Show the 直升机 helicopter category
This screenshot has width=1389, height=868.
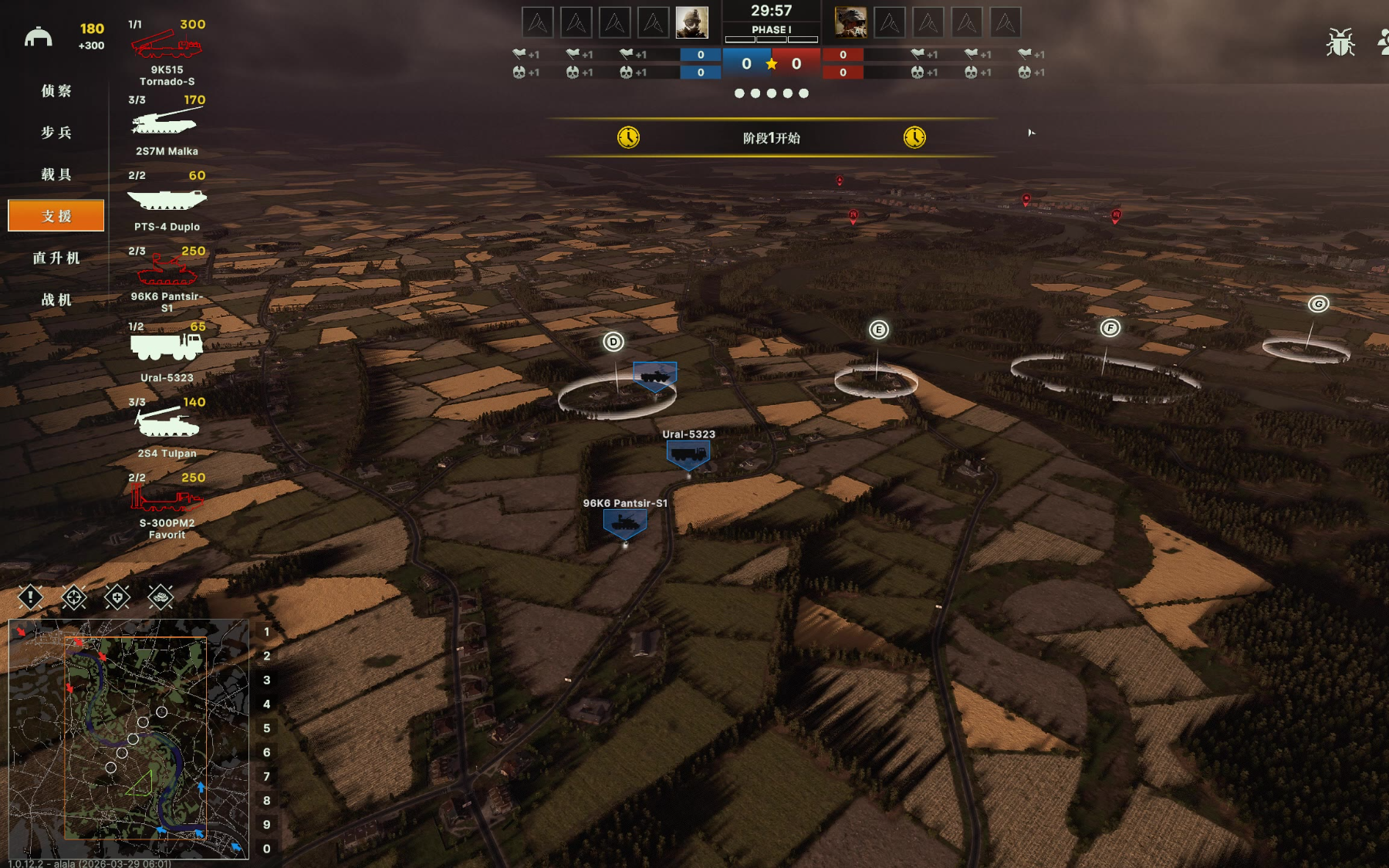(56, 258)
